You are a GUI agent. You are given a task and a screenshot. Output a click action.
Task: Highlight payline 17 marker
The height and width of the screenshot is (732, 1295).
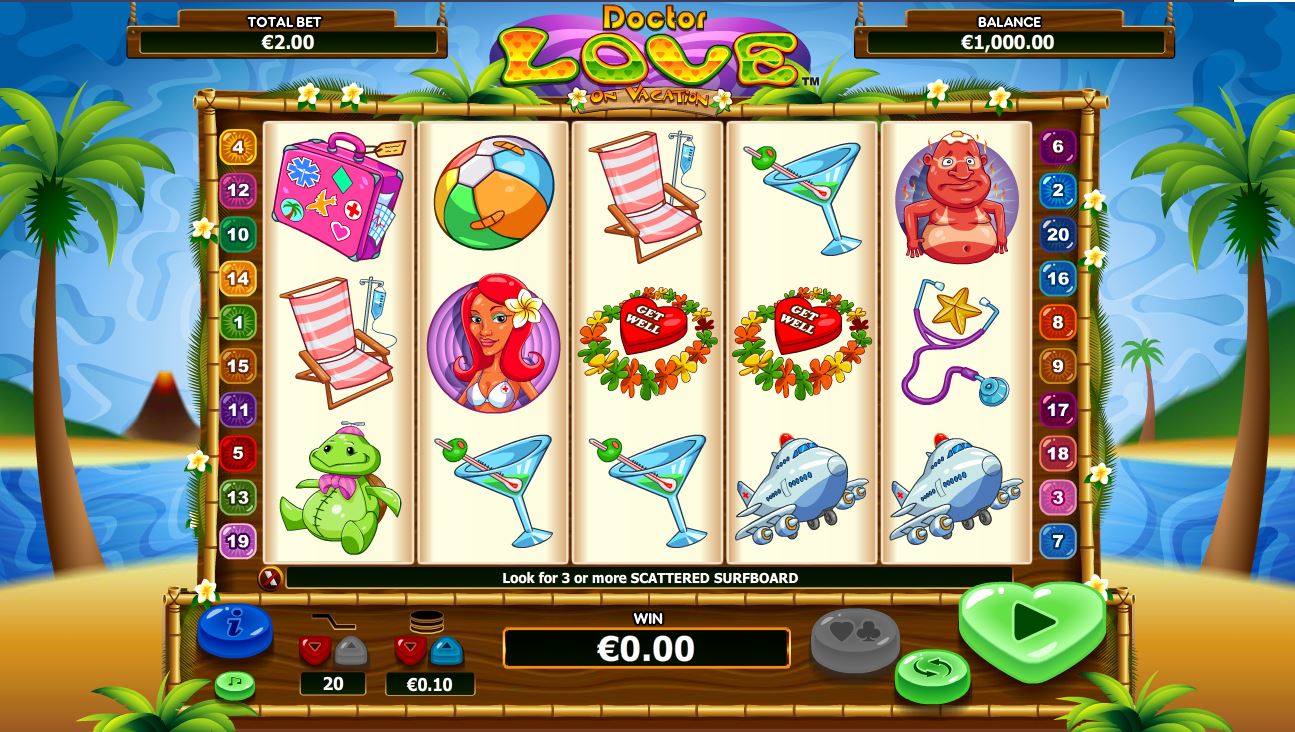click(x=1058, y=409)
